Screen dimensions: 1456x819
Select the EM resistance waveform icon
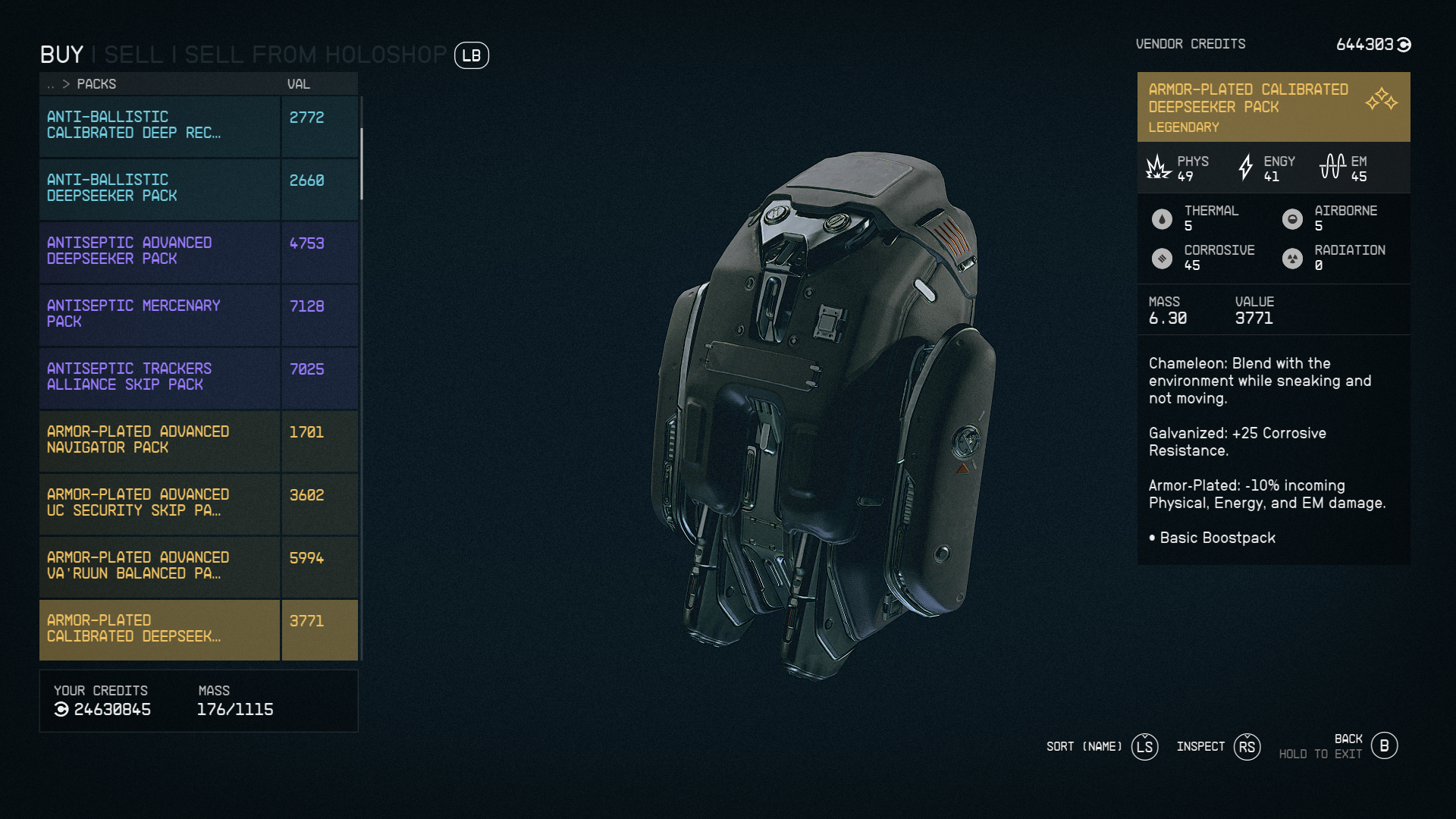click(x=1332, y=165)
